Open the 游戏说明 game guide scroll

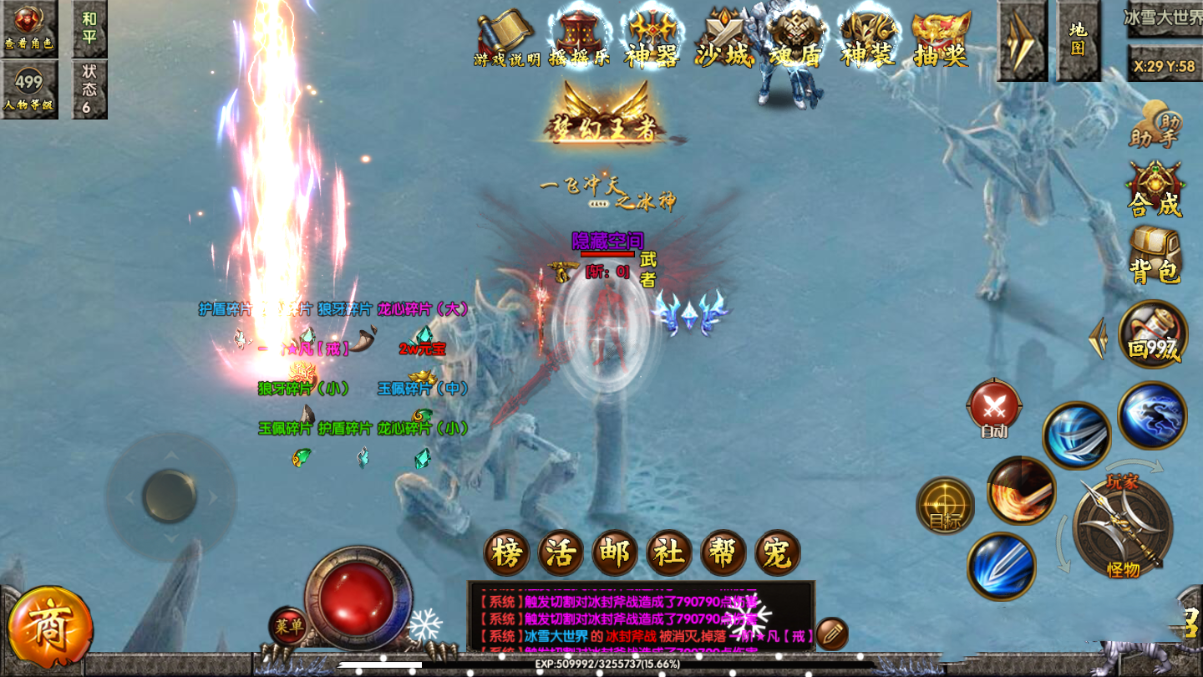pos(506,39)
